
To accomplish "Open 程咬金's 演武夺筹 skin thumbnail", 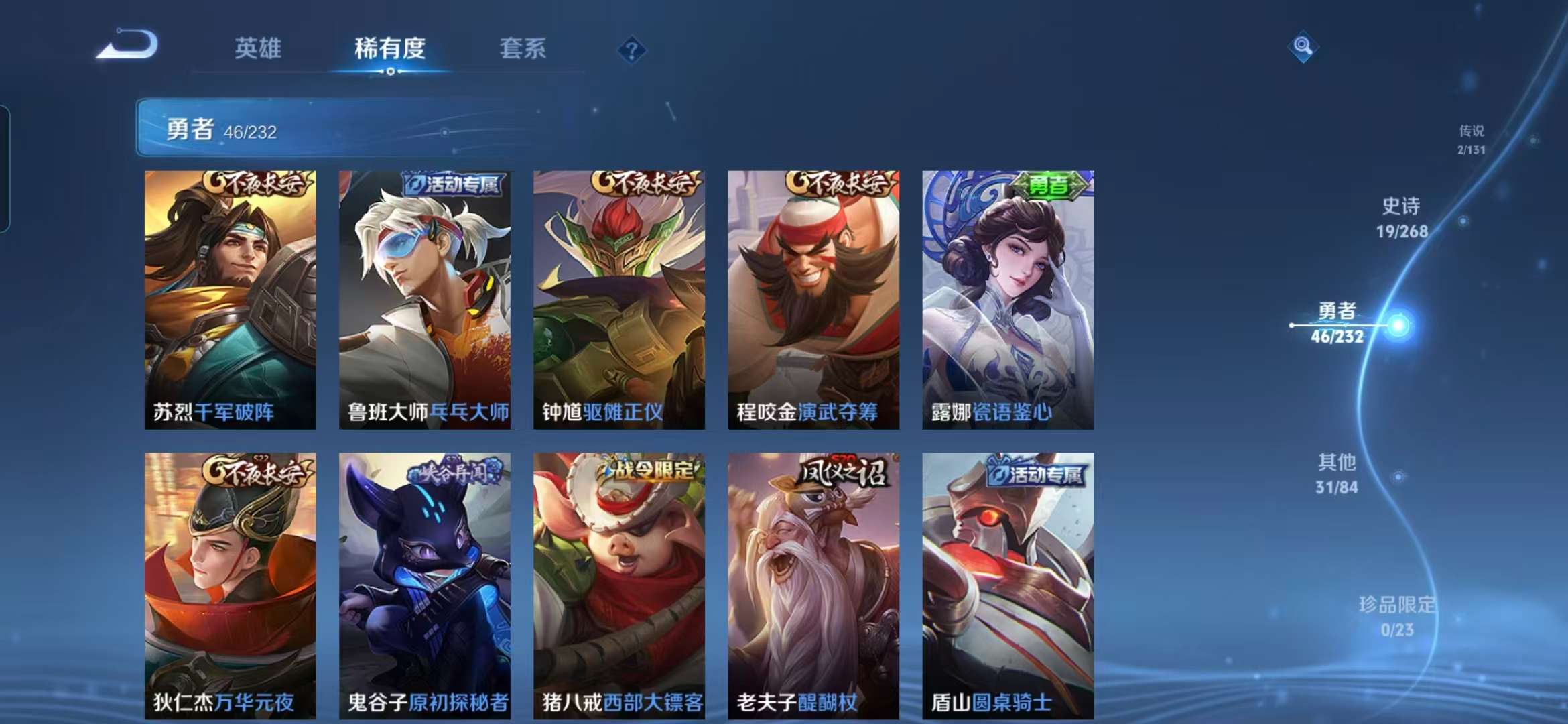I will 813,295.
